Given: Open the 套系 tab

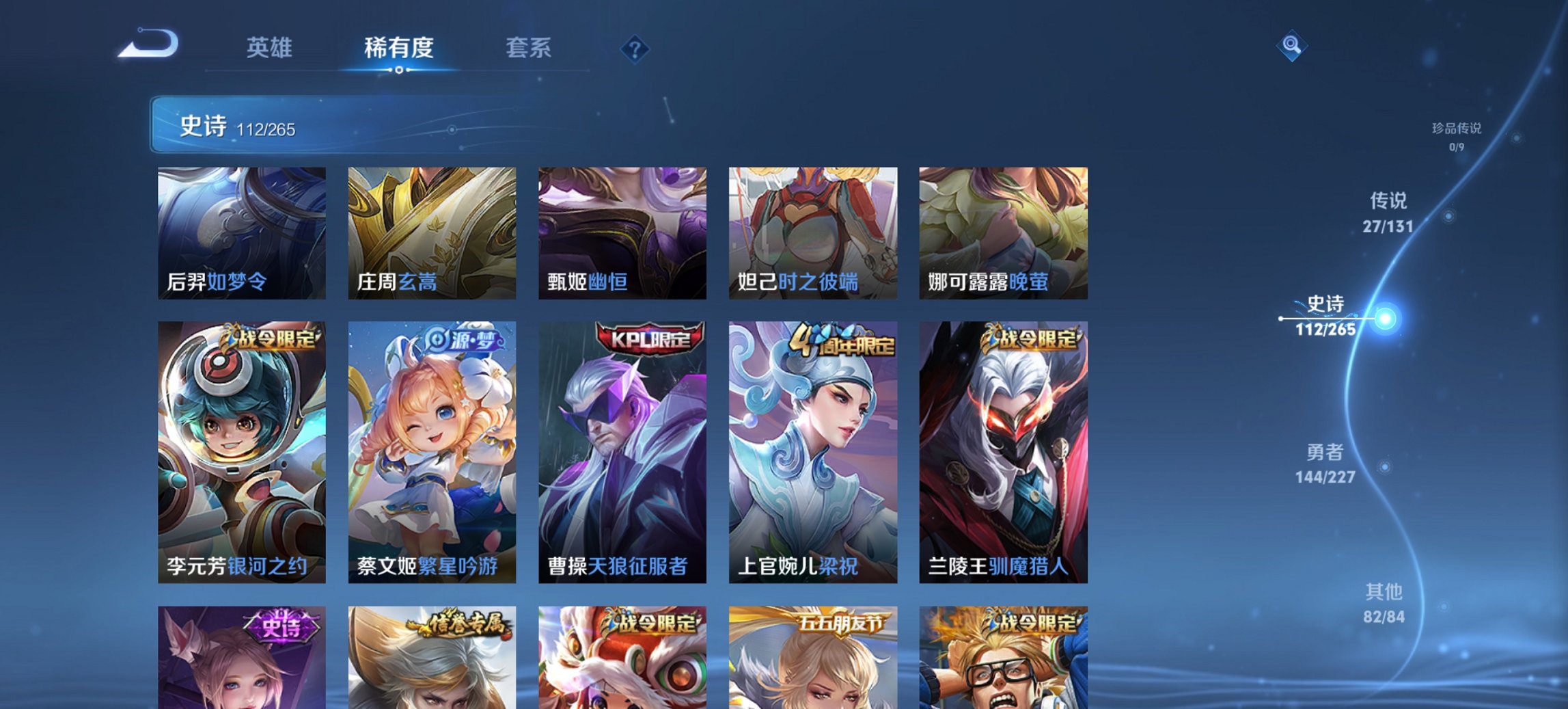Looking at the screenshot, I should [x=528, y=49].
